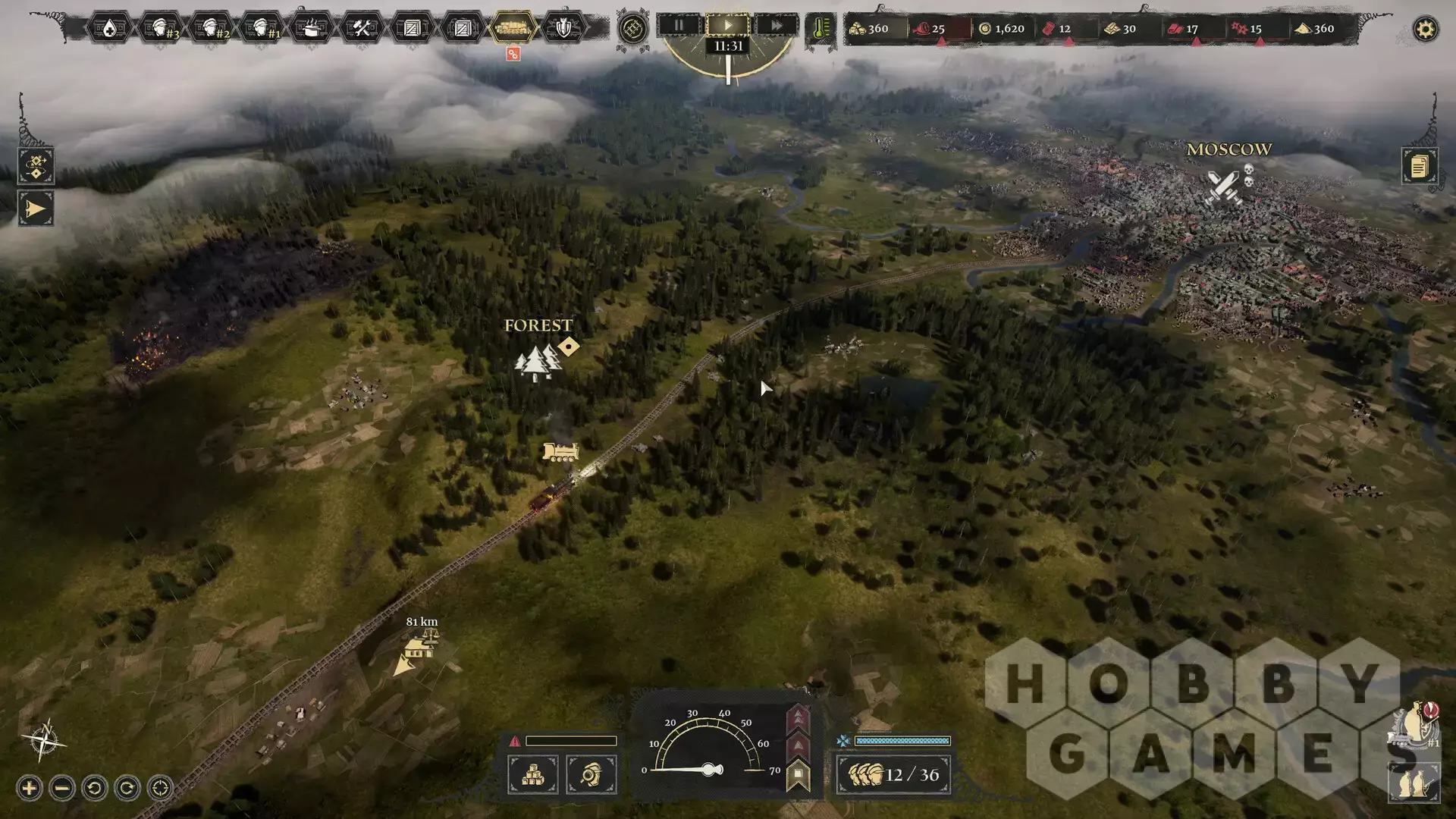Open the workshop wagon with hammer and wrench
1456x819 pixels.
pyautogui.click(x=362, y=29)
